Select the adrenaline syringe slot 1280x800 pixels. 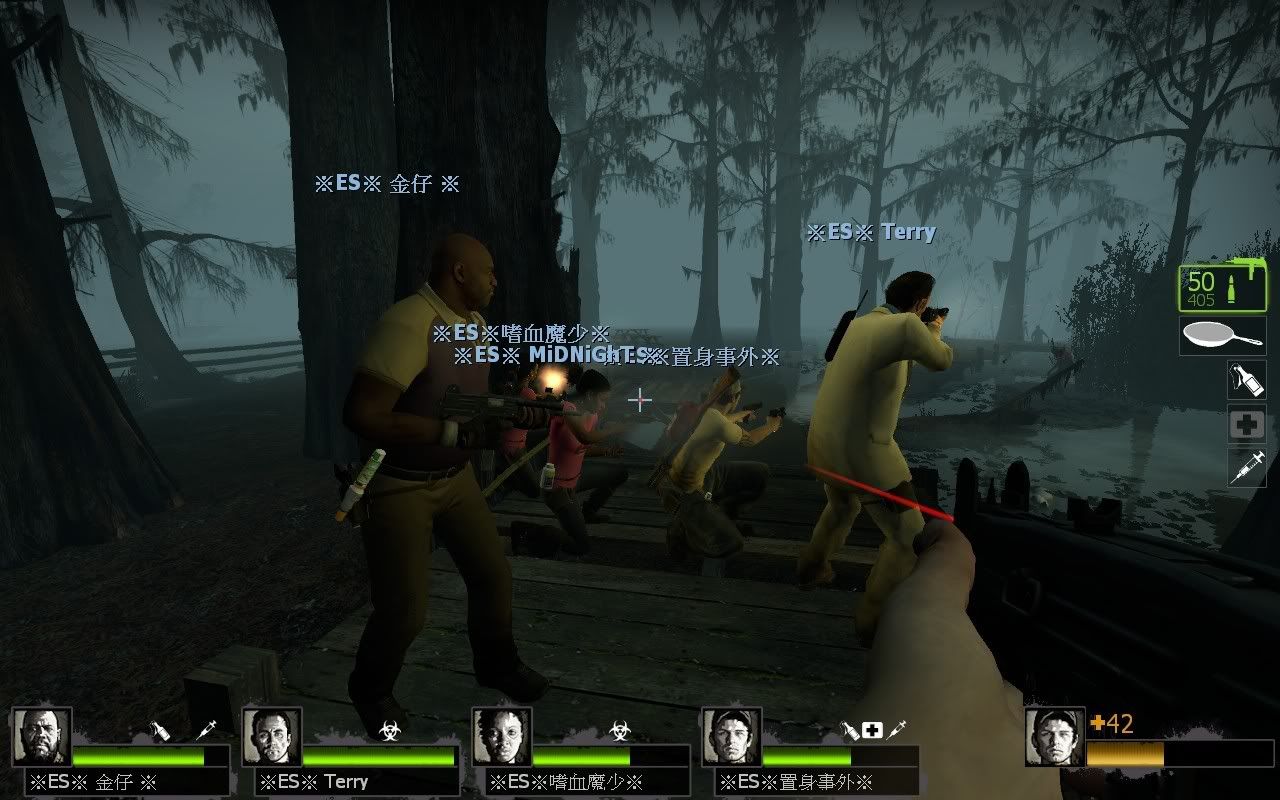tap(1246, 468)
